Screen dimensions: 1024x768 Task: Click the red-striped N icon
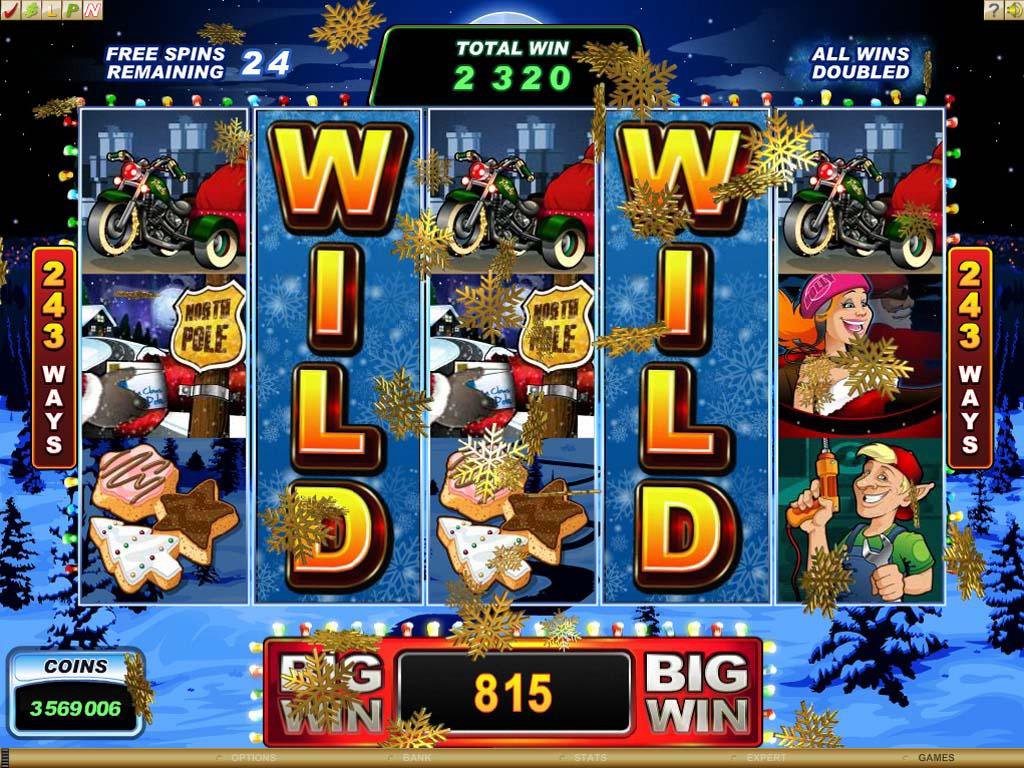[92, 10]
